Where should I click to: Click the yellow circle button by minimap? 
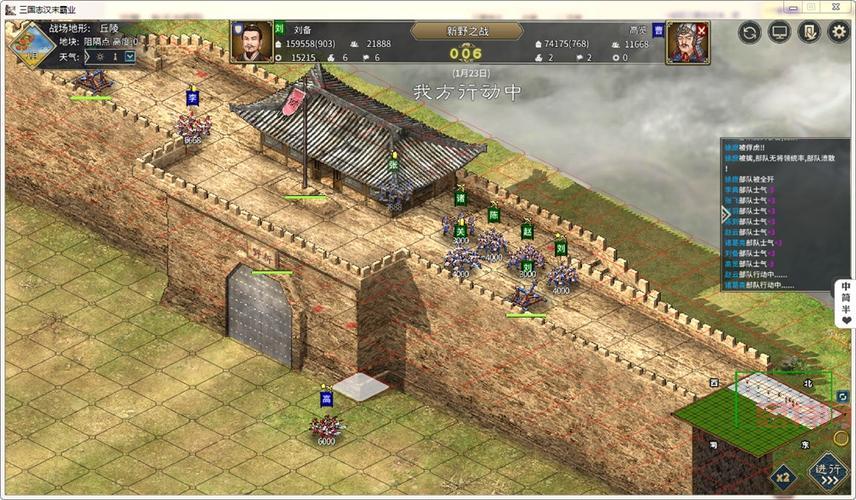(841, 438)
